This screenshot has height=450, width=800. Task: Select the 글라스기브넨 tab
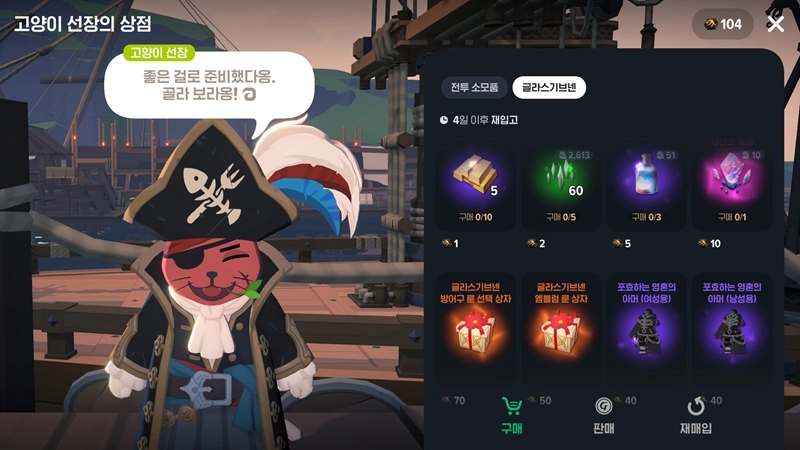[549, 87]
